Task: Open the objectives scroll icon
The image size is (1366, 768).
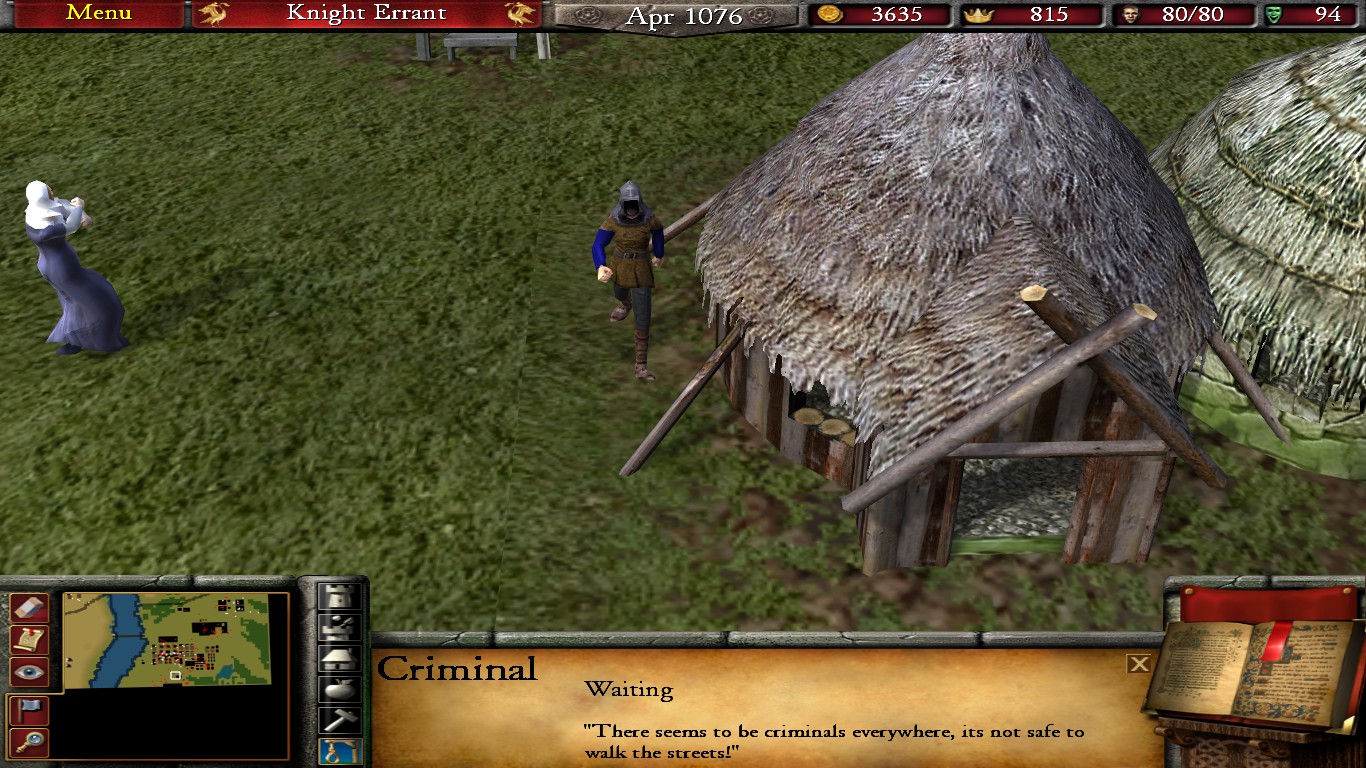Action: click(28, 639)
